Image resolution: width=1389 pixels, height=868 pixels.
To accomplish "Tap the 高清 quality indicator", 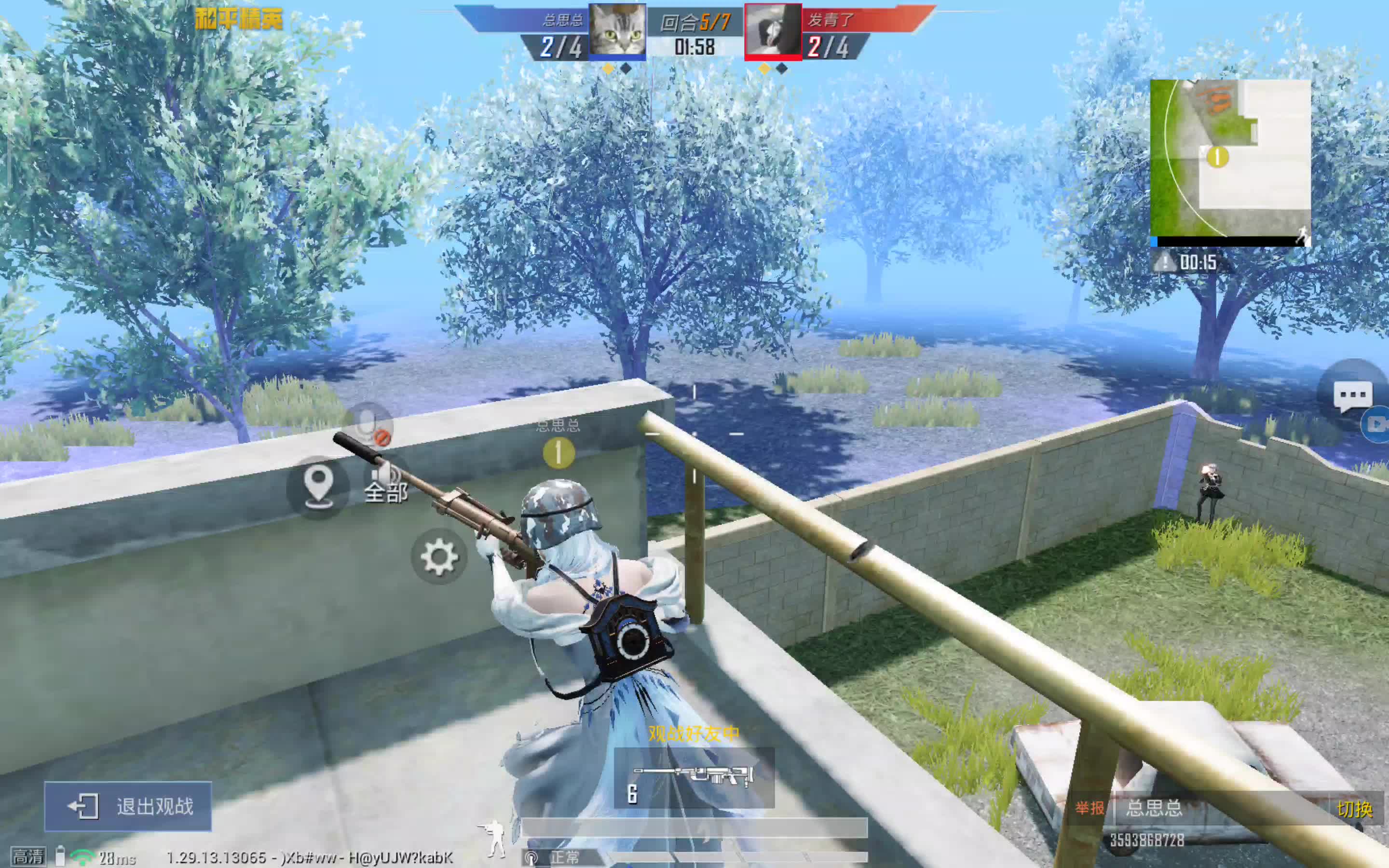I will click(x=27, y=857).
